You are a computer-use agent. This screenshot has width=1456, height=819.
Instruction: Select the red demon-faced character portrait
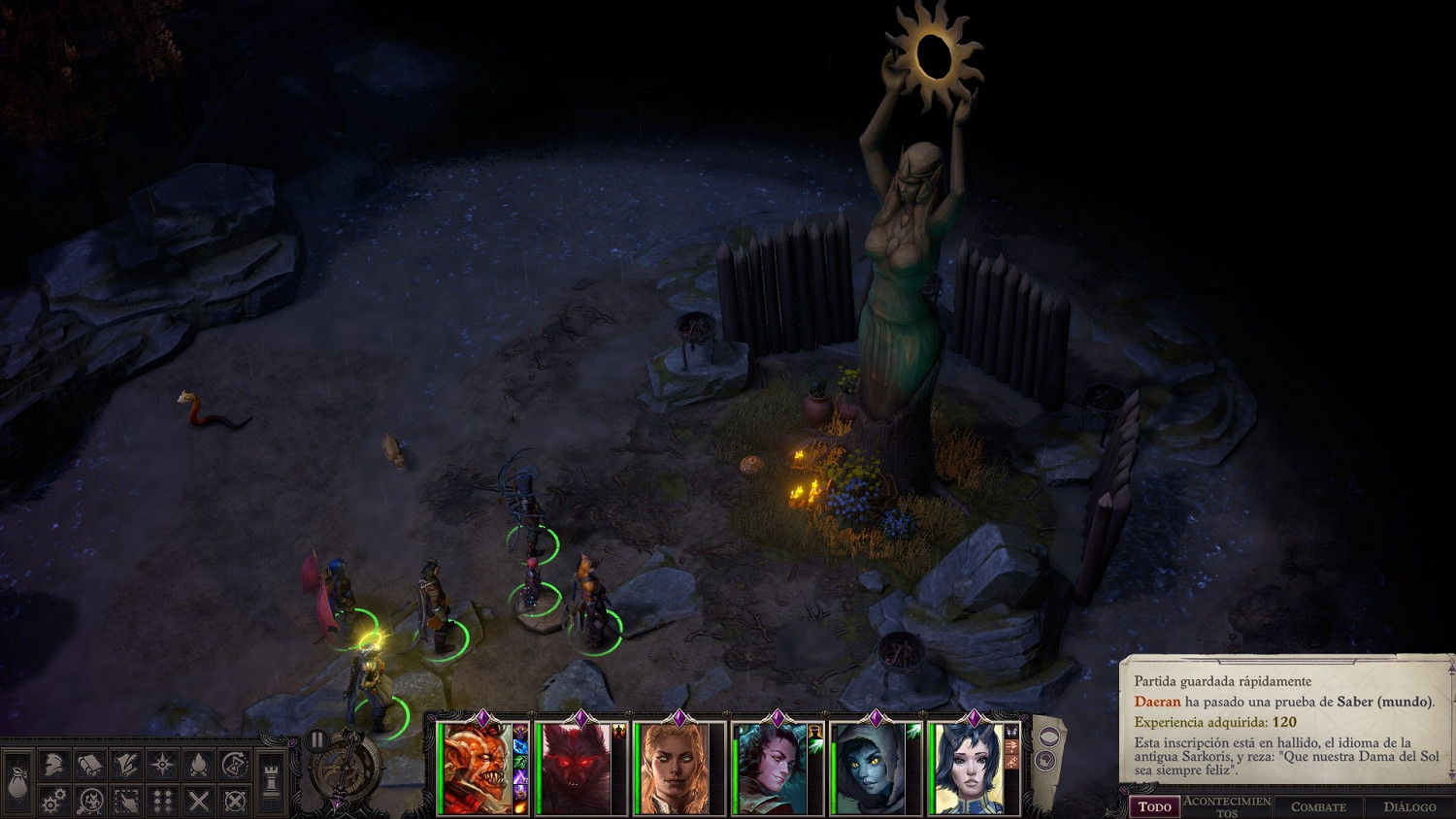476,769
